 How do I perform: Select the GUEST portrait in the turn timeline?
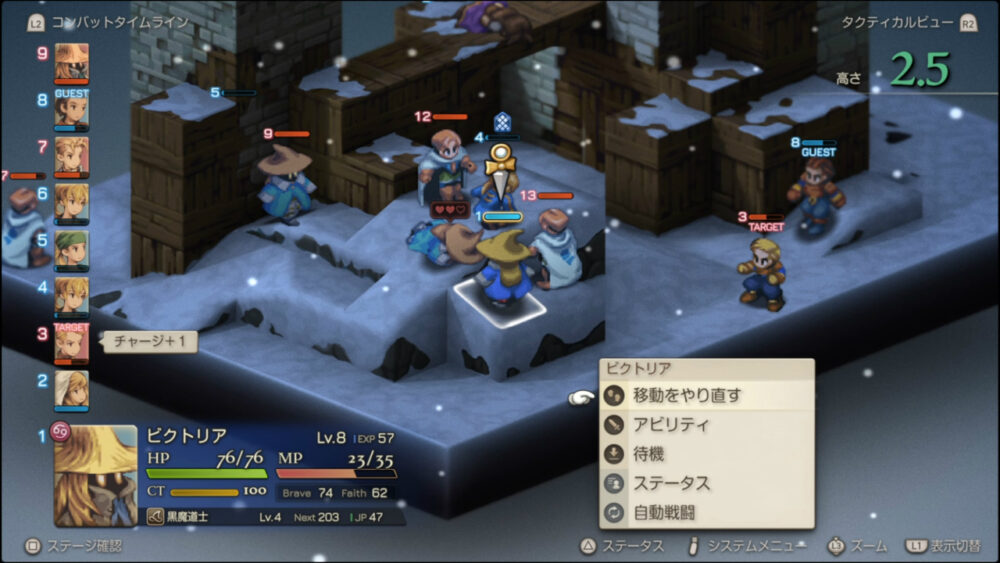click(x=71, y=109)
